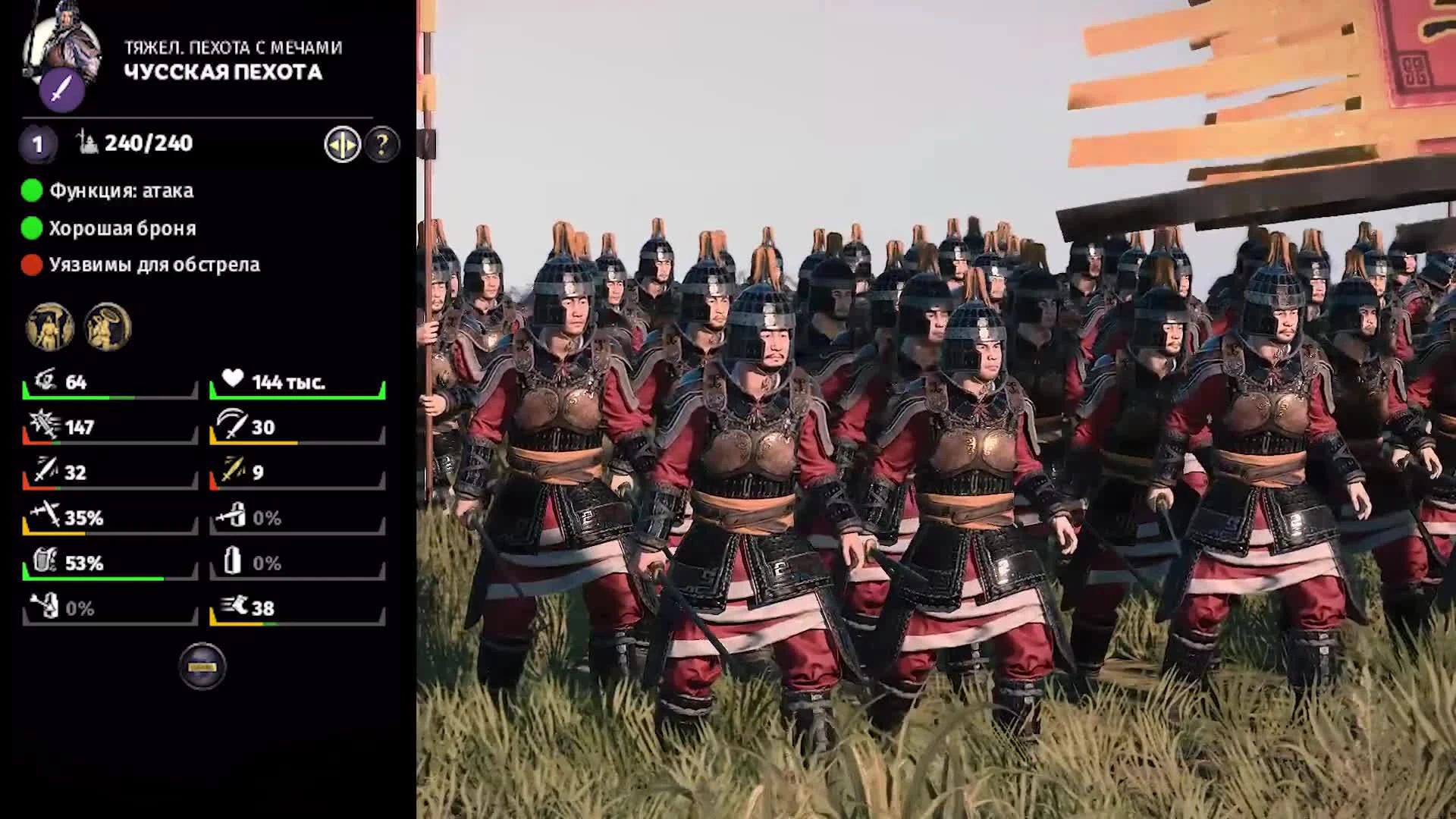This screenshot has height=819, width=1456.
Task: Toggle the green Функция: атака status dot
Action: point(30,191)
